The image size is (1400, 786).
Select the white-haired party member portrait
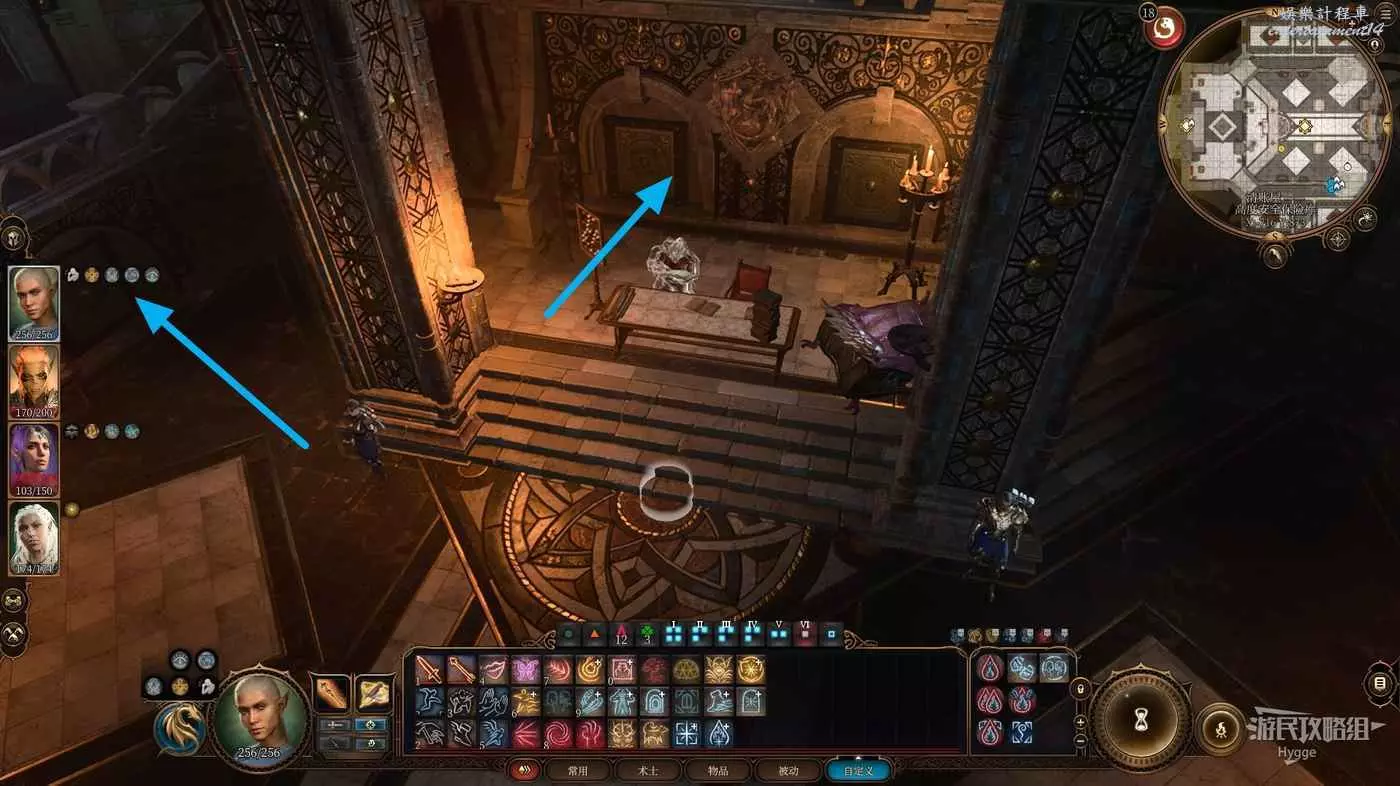click(x=34, y=537)
